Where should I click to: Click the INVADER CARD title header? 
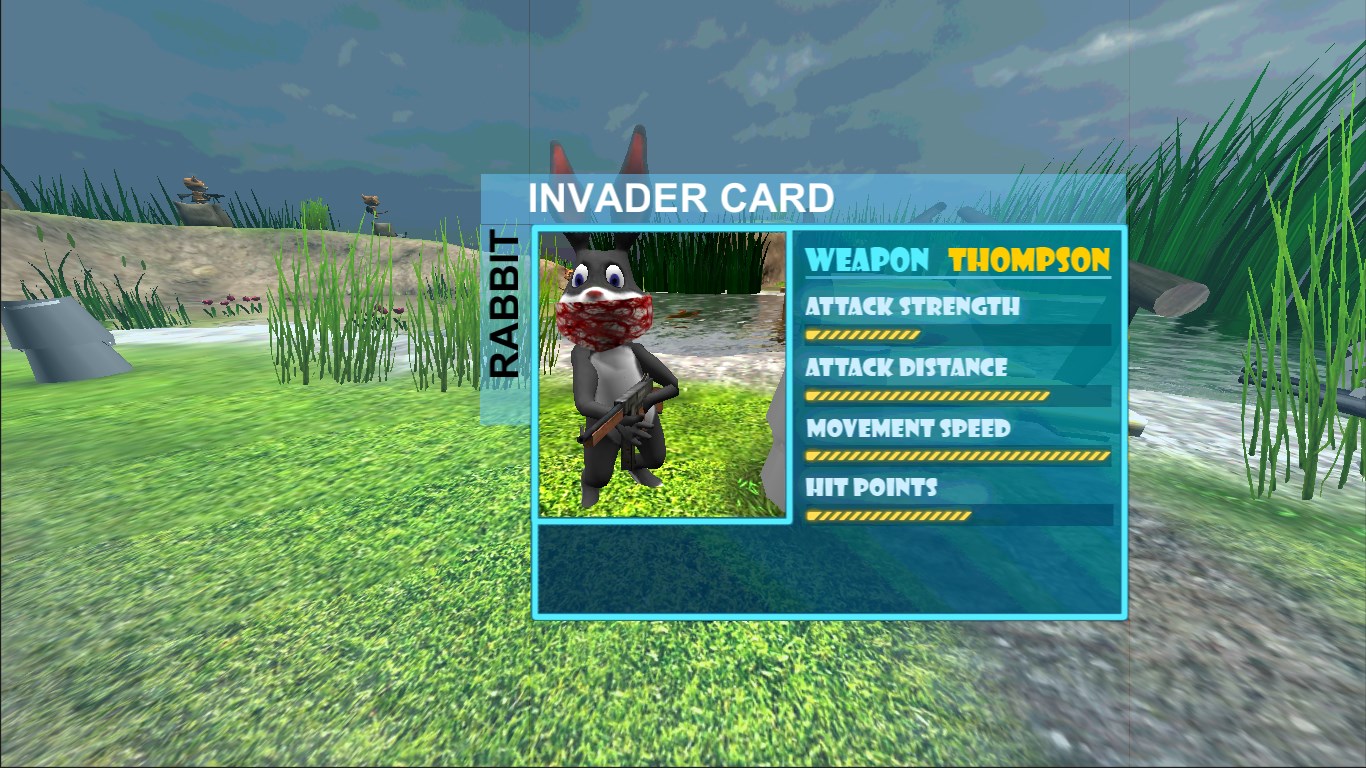tap(681, 198)
